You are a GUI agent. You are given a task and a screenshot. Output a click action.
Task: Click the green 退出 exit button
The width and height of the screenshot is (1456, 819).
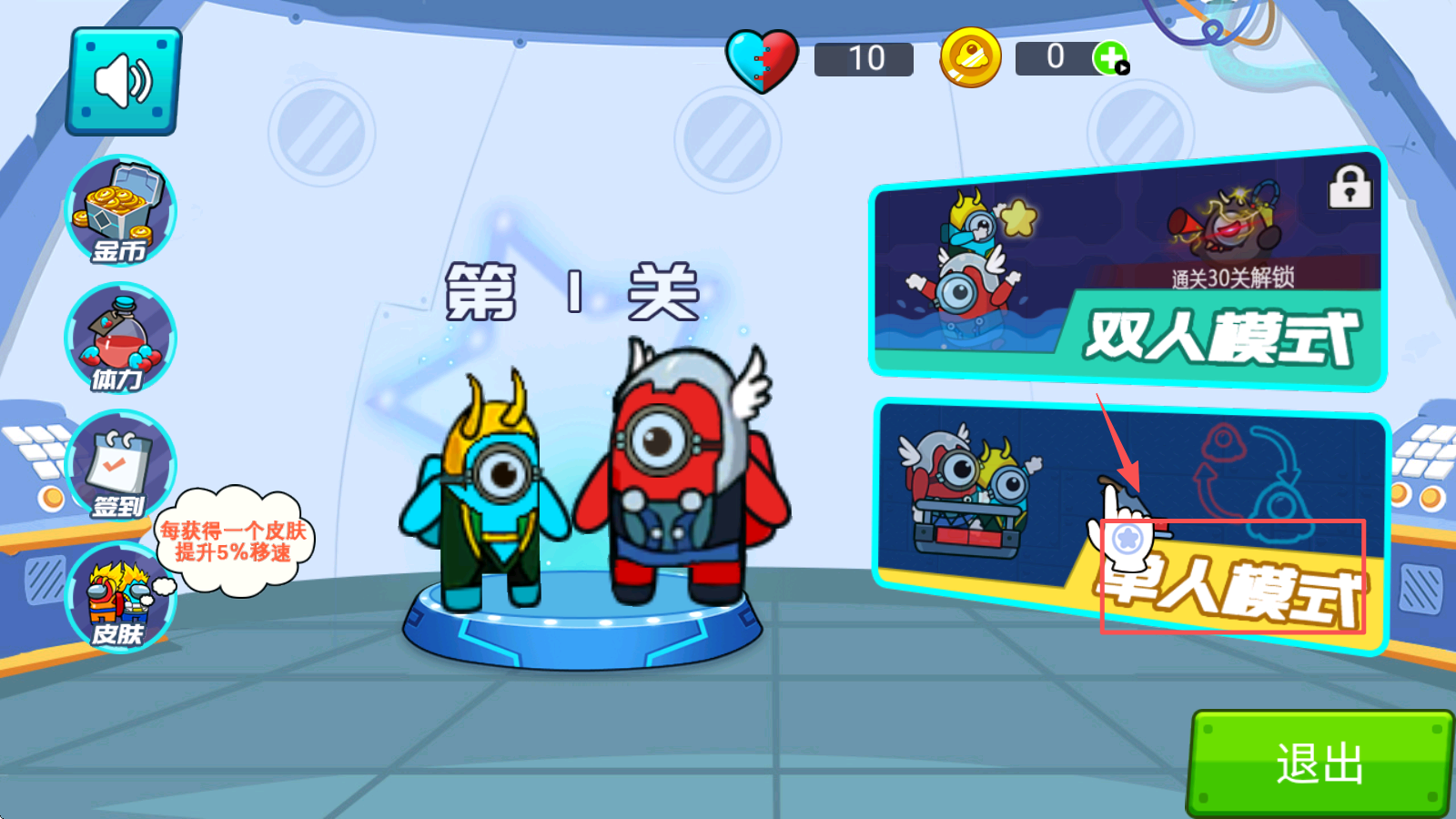[1319, 763]
